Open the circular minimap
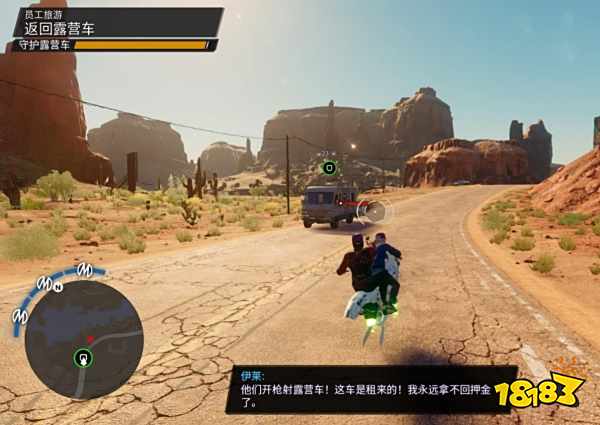Screen dimensions: 600x425 pos(84,339)
